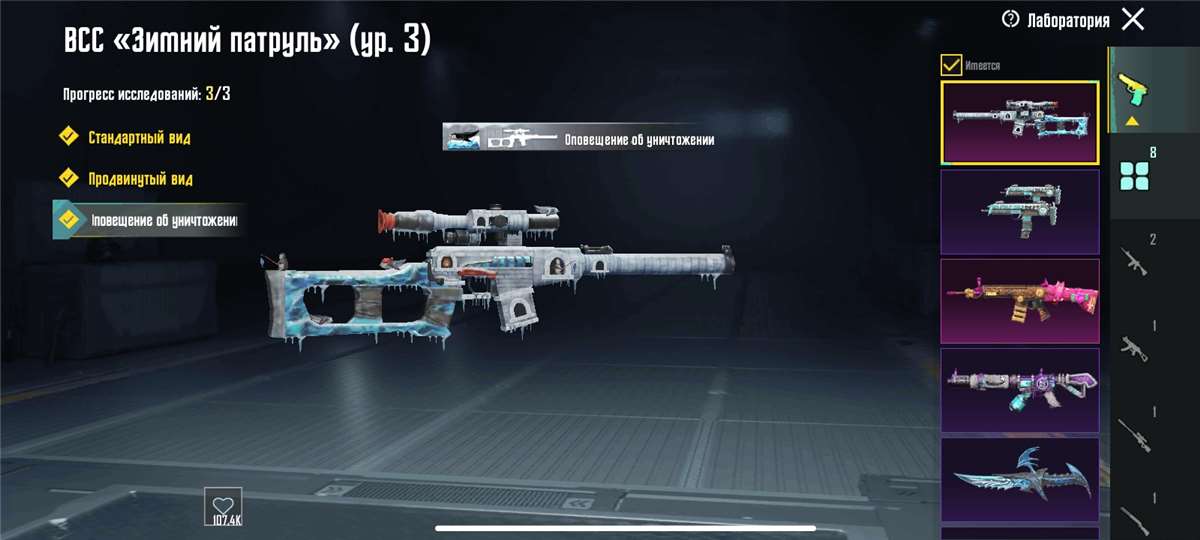Toggle the Имеется owned-only checkbox
The width and height of the screenshot is (1200, 540).
[951, 66]
